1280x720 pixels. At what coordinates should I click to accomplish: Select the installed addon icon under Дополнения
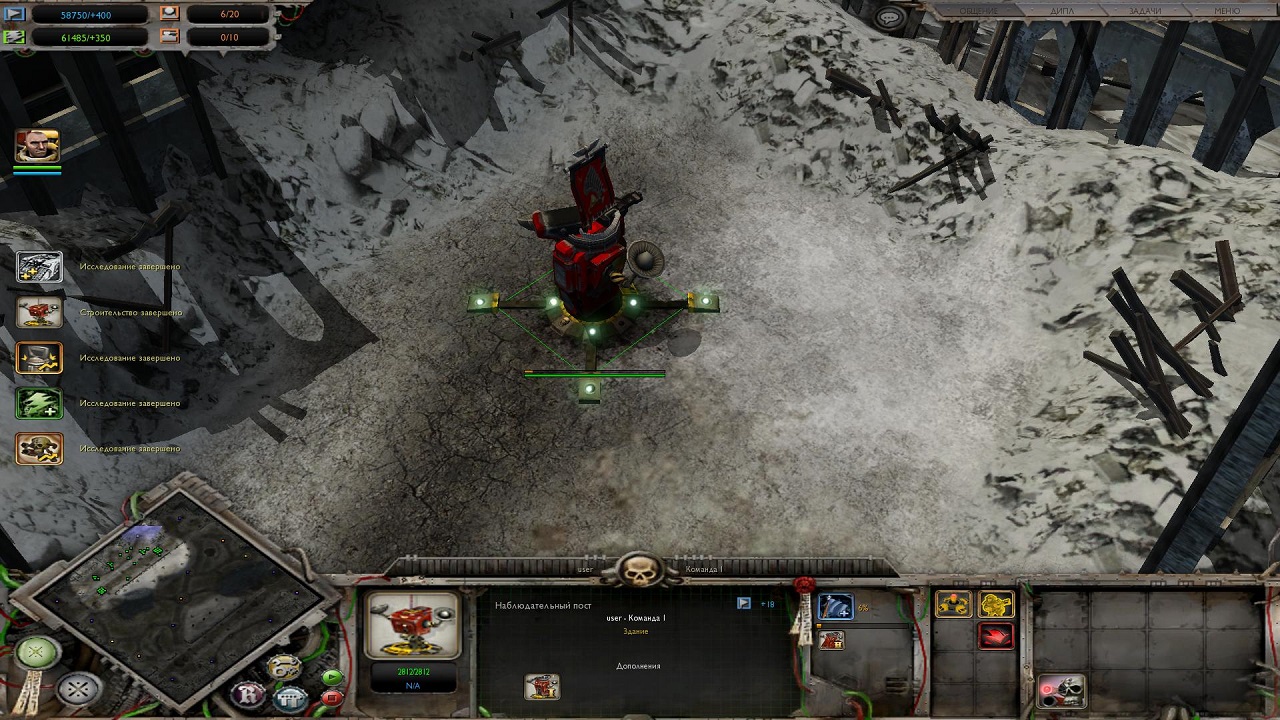click(x=541, y=687)
